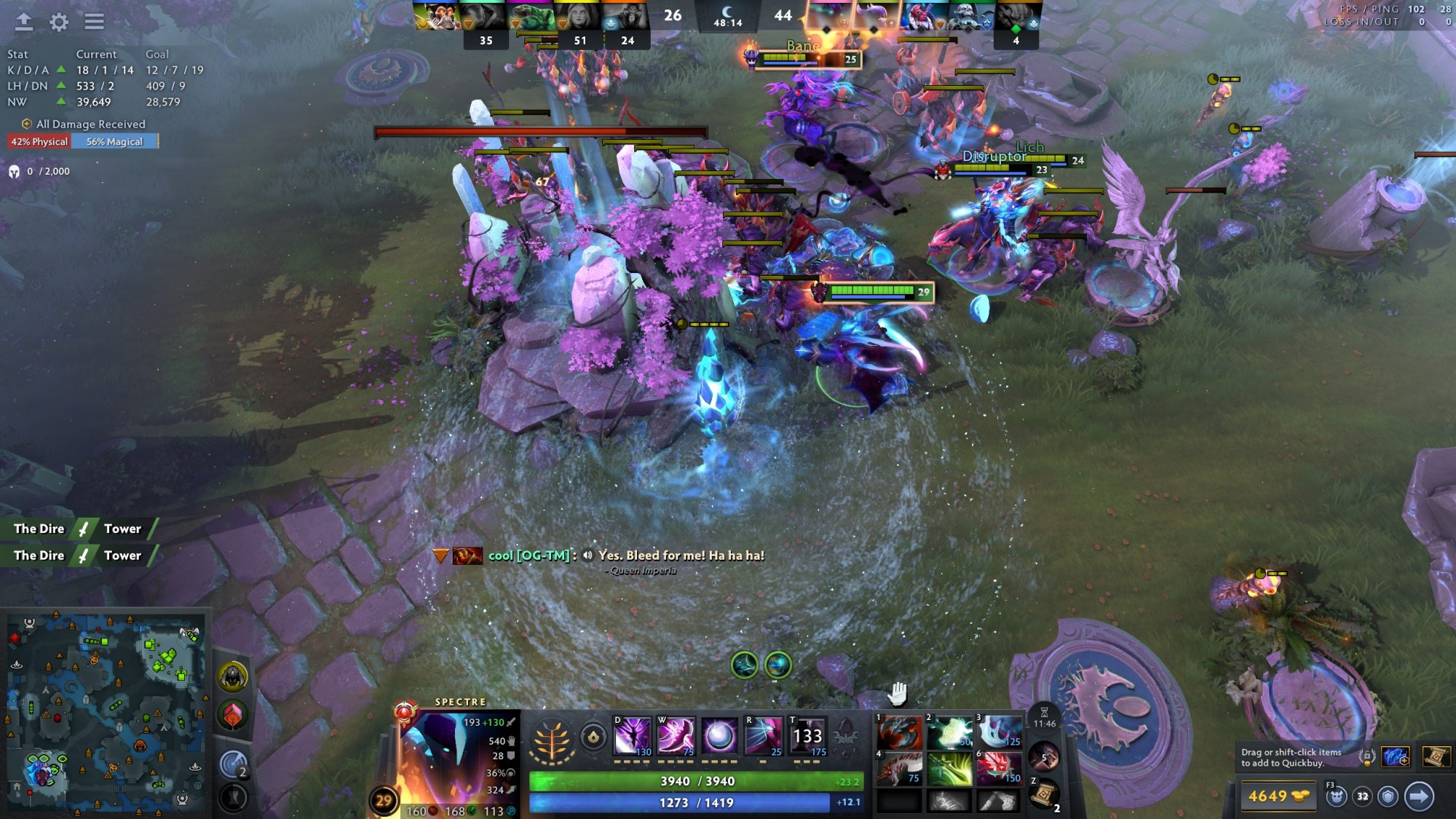Open the settings gear menu
This screenshot has width=1456, height=819.
click(x=59, y=22)
